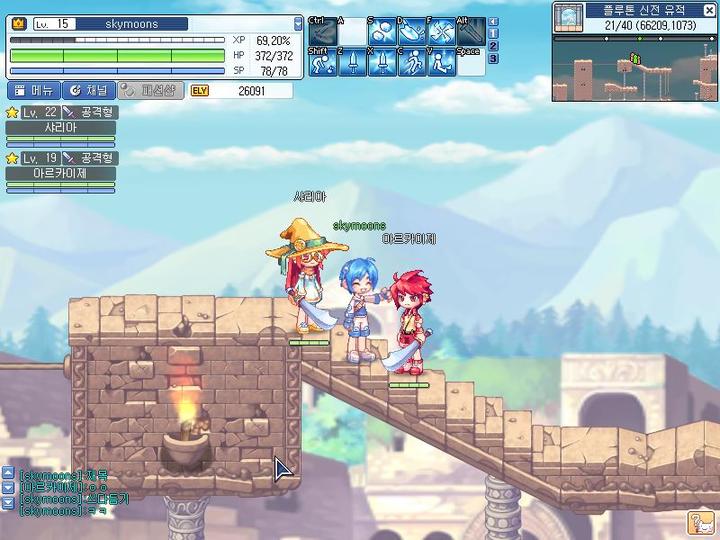Click the minimap of 플루톤 신전 유적
Screen dimensions: 720x540
(x=634, y=66)
